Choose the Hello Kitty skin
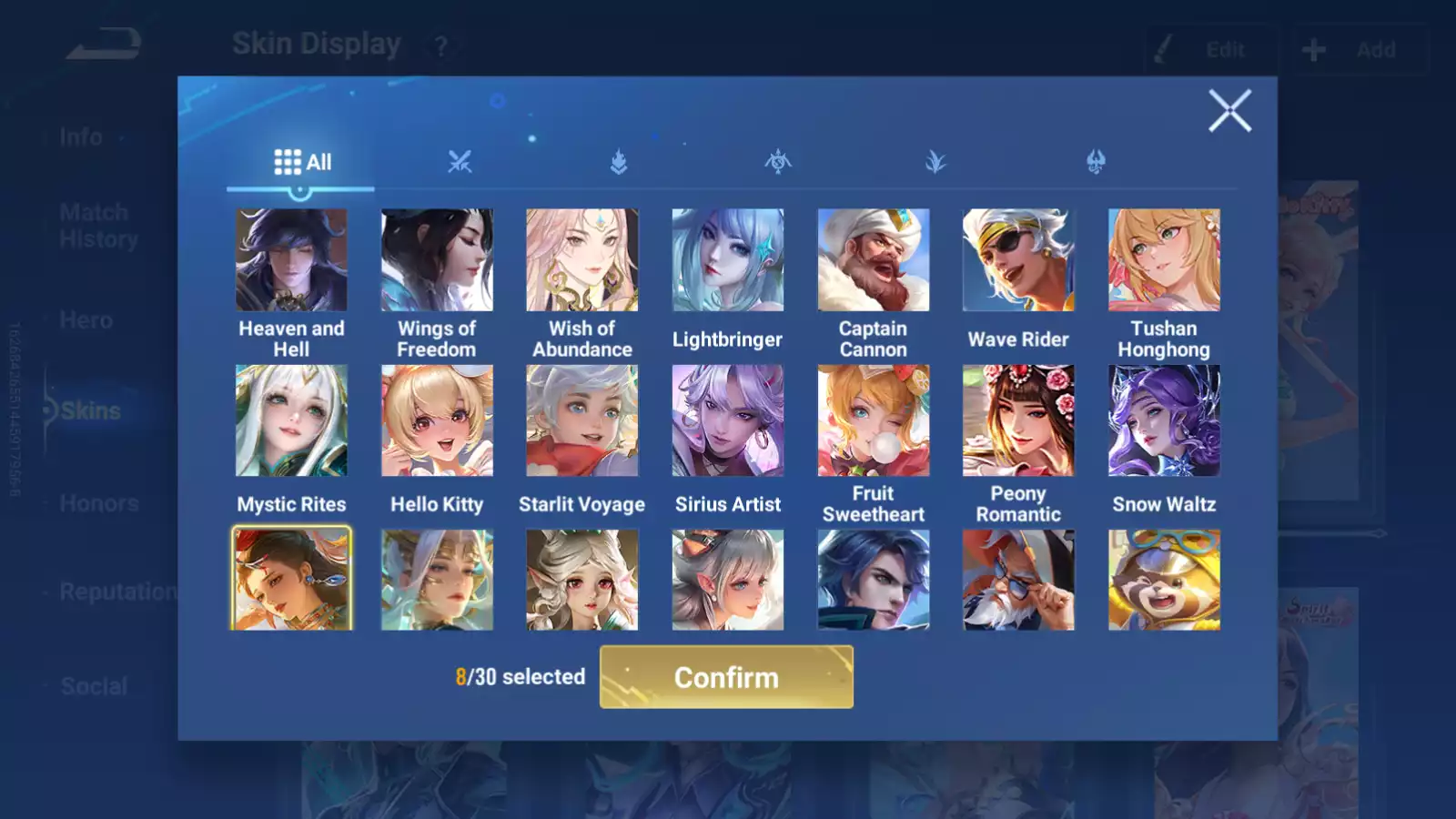The width and height of the screenshot is (1456, 819). coord(437,420)
